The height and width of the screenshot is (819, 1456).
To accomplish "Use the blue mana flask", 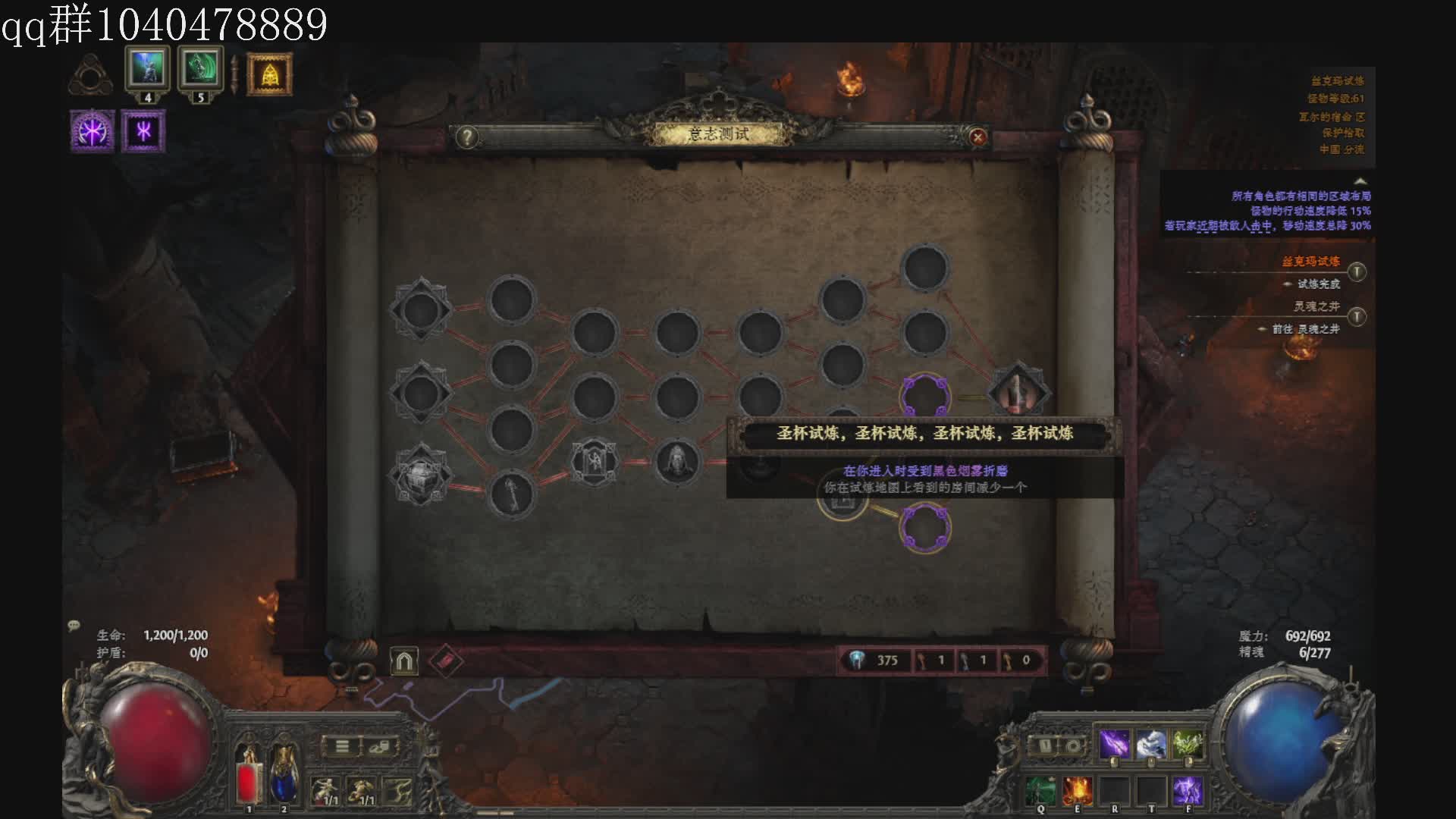I will pos(284,775).
